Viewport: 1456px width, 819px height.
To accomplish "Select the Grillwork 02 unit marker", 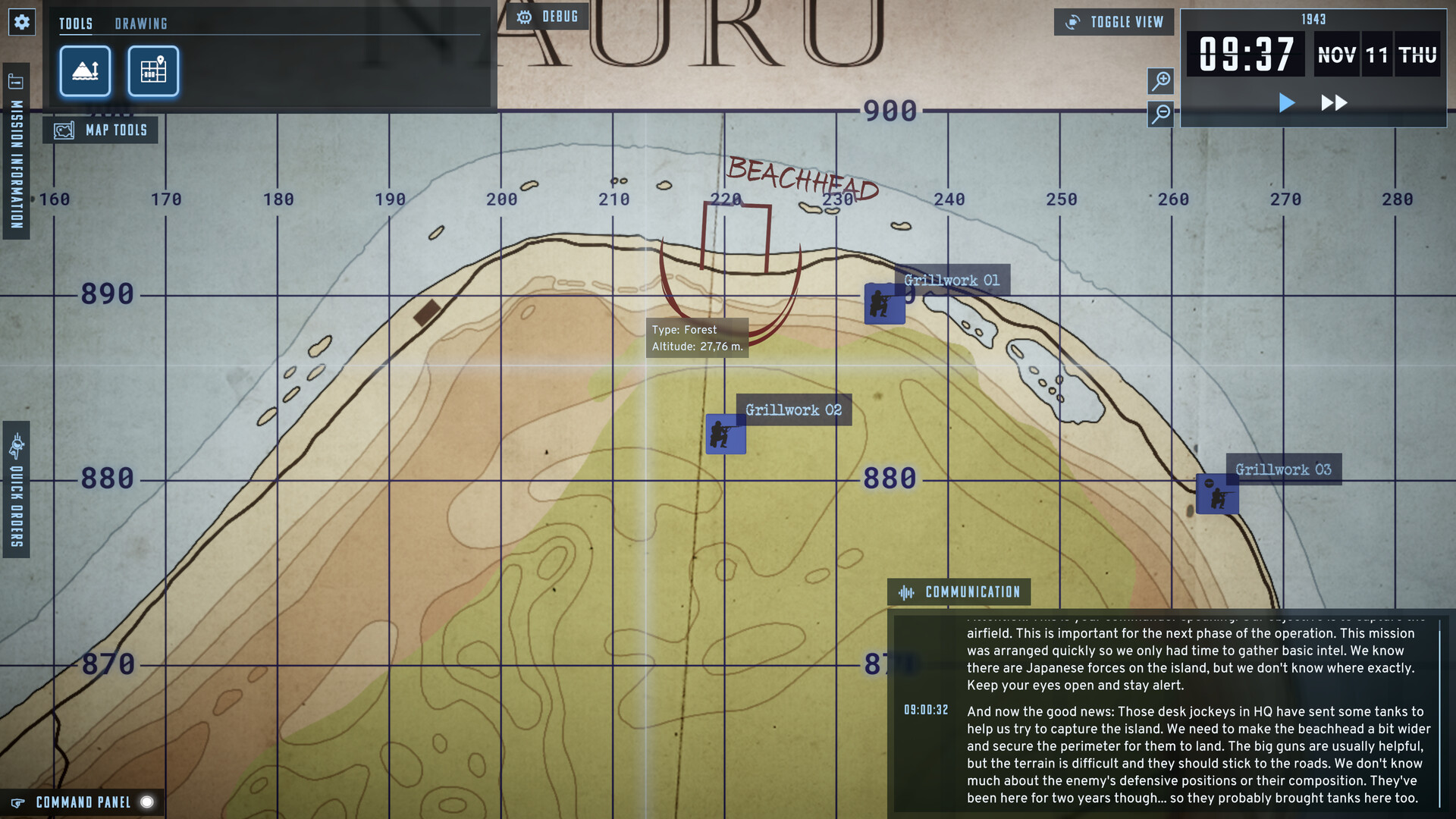I will pos(725,433).
